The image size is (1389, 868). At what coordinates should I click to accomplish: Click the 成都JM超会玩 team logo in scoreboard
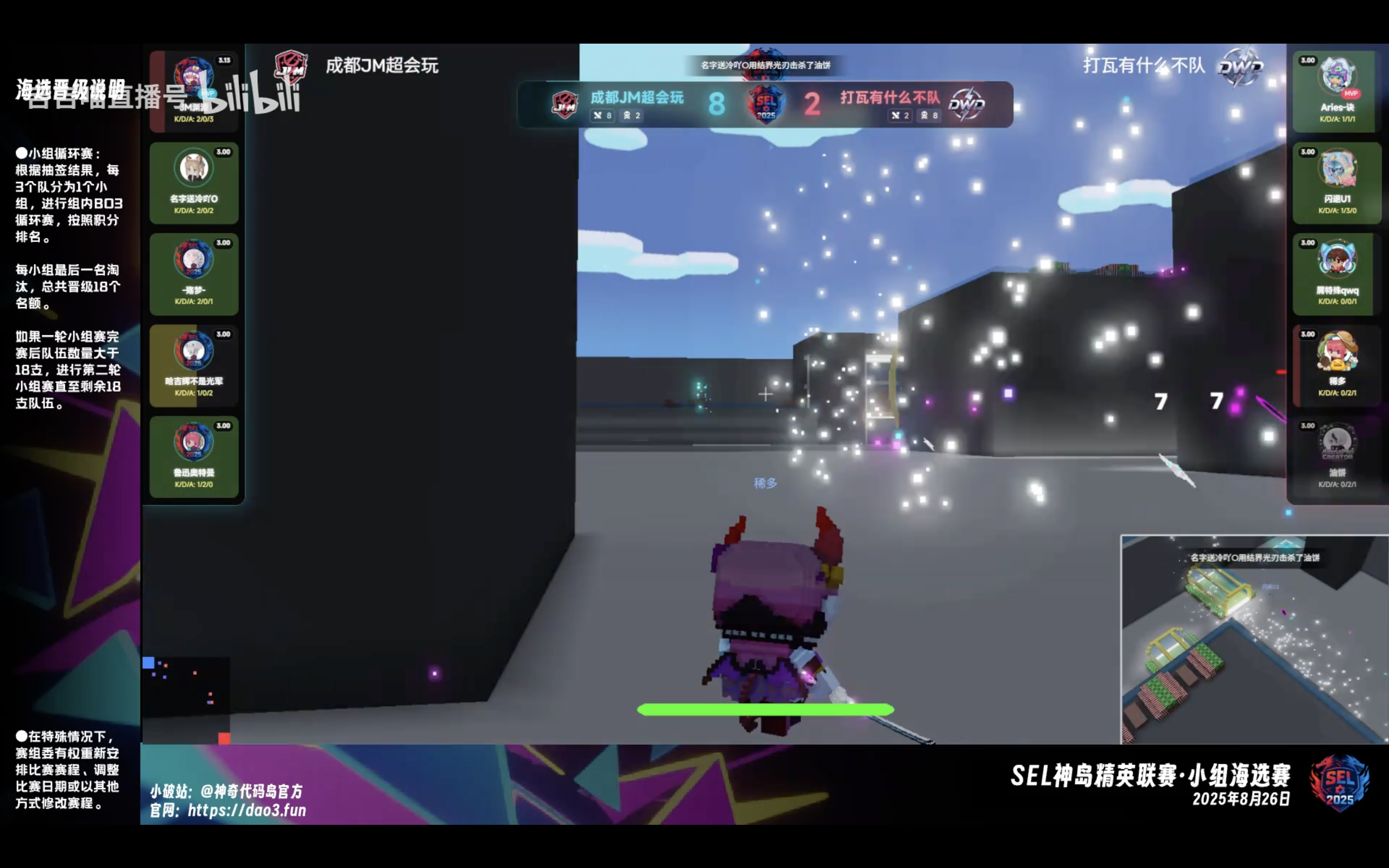565,105
